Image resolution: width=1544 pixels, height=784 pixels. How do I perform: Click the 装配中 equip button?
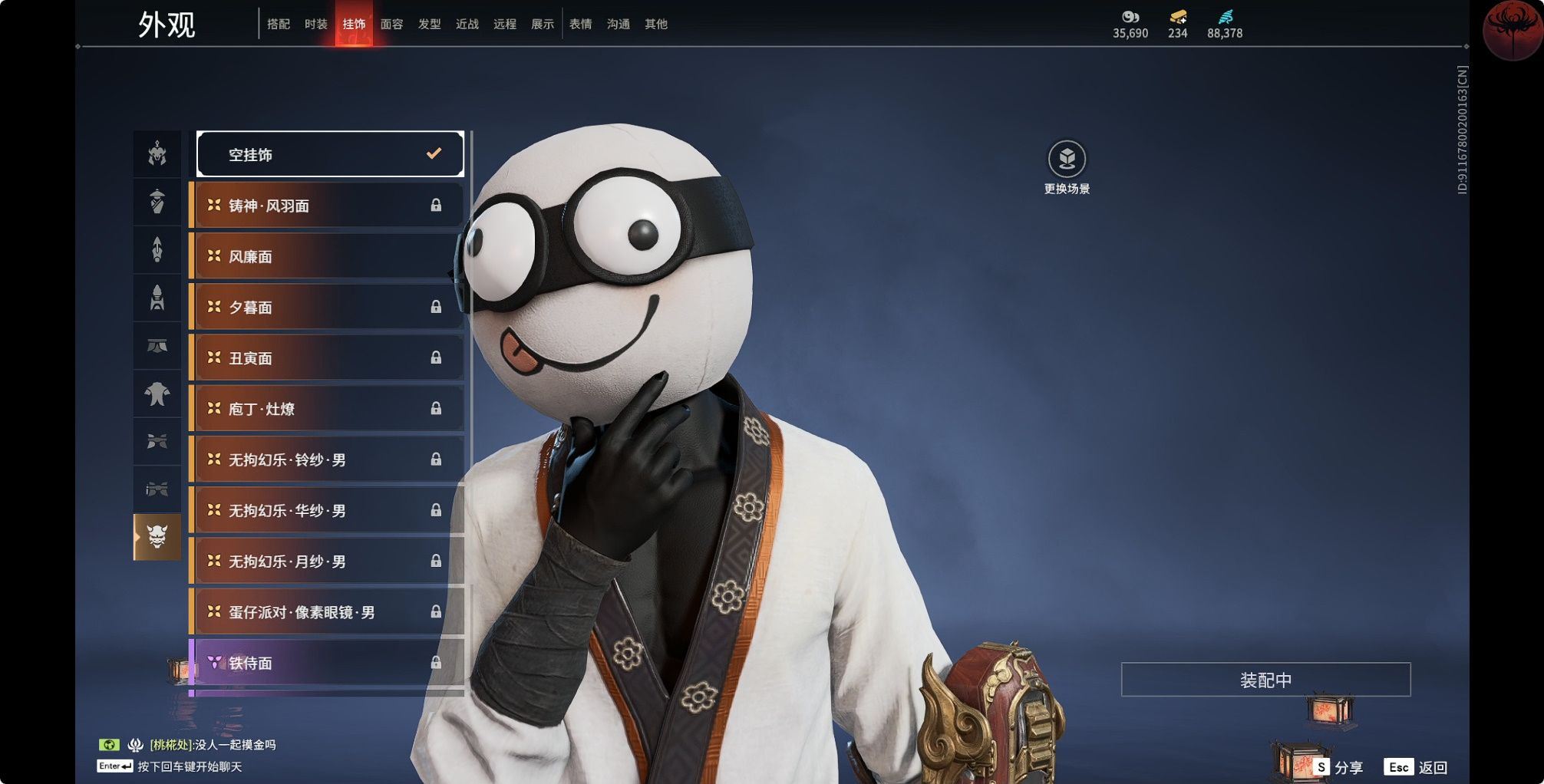coord(1265,680)
